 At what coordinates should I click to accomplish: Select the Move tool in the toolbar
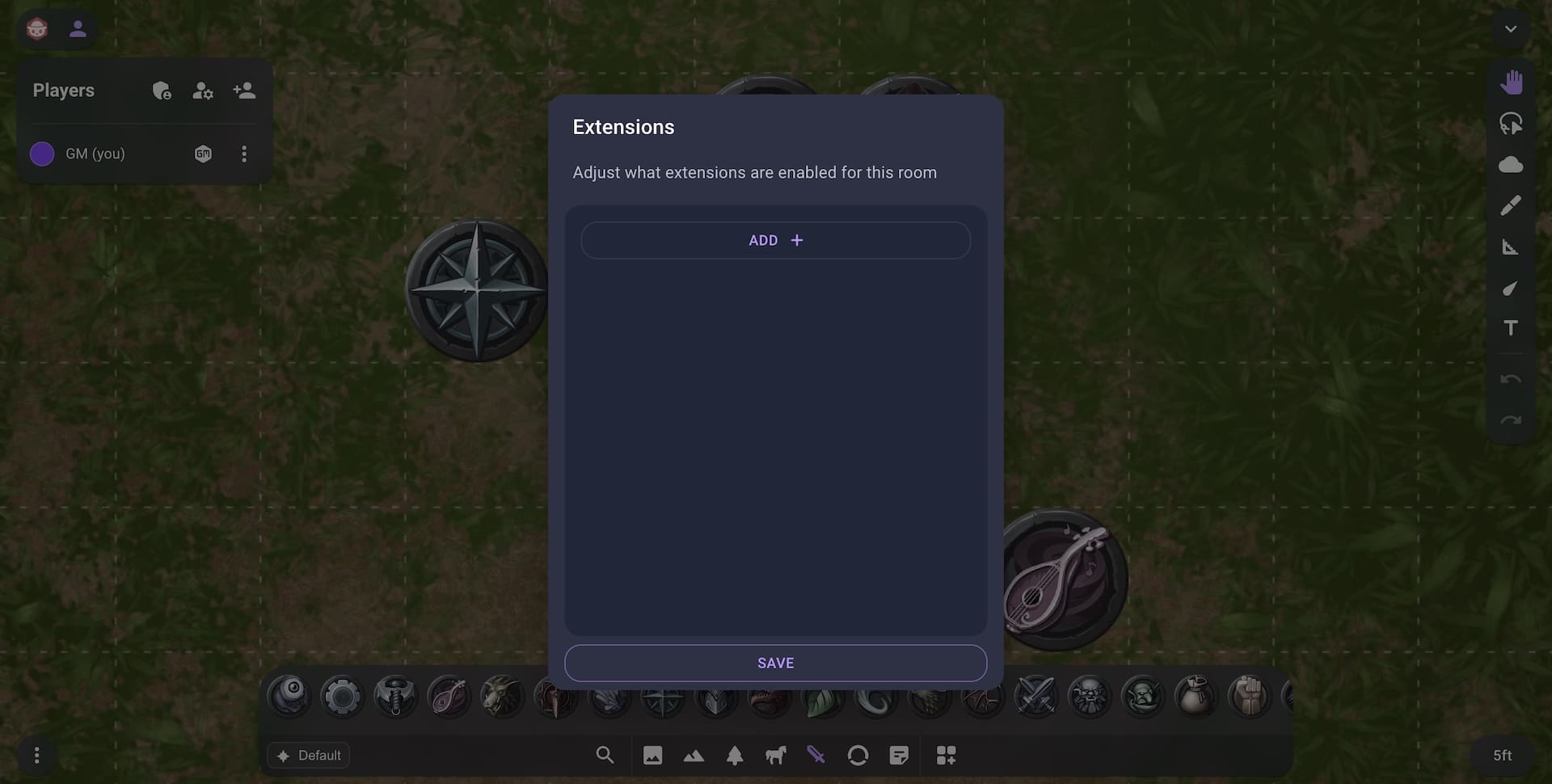point(1512,81)
